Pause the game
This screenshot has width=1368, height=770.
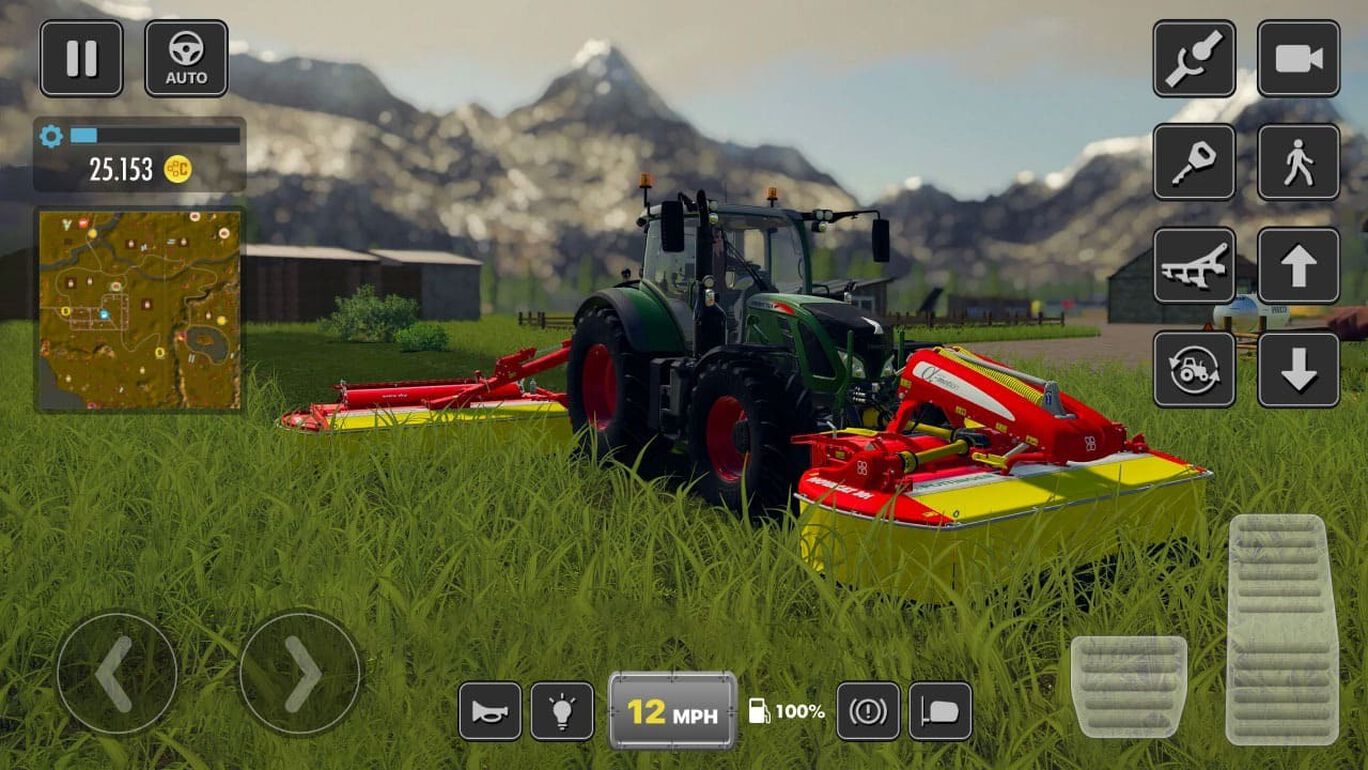pos(81,58)
